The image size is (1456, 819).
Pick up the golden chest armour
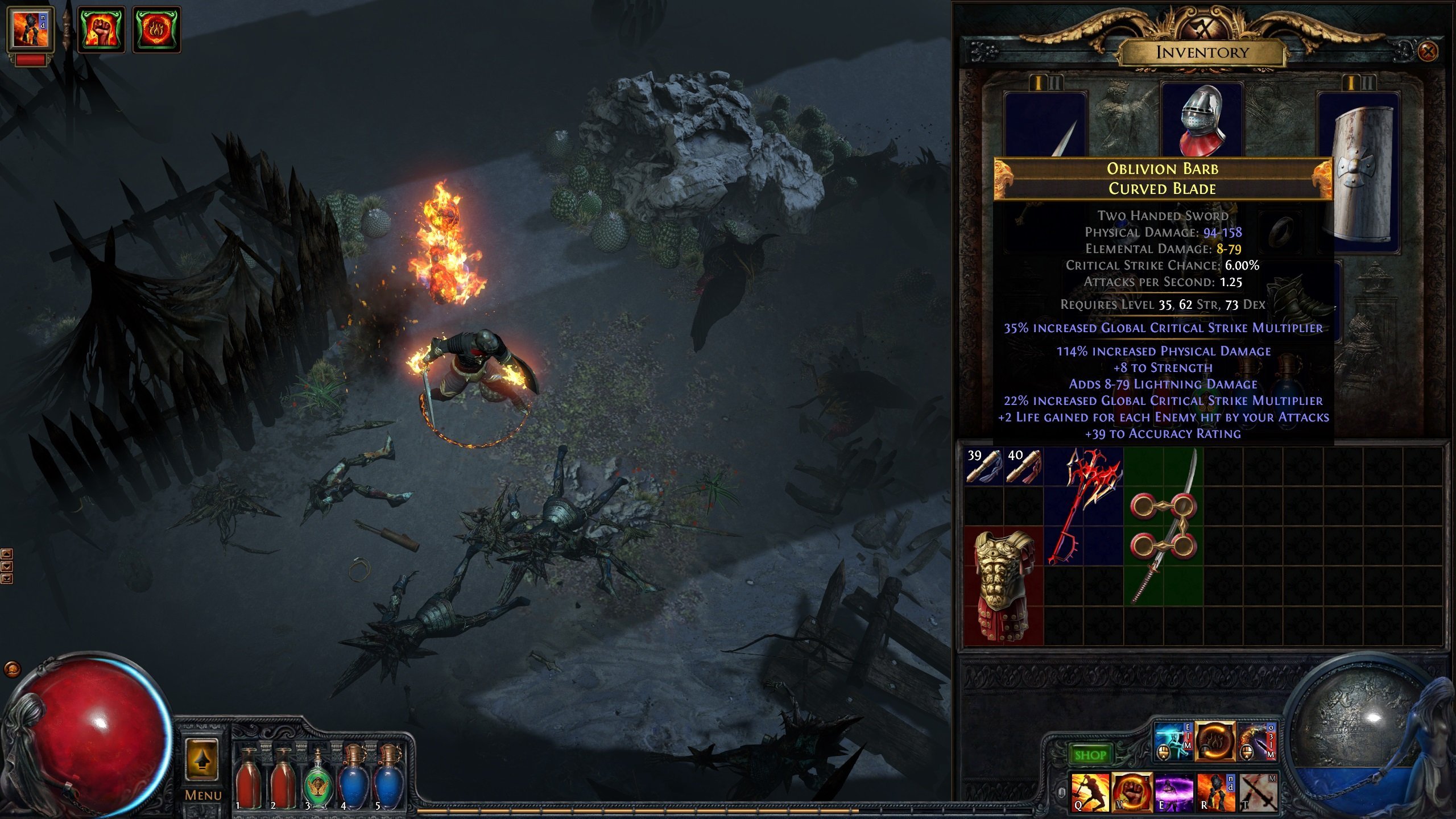[x=1004, y=585]
